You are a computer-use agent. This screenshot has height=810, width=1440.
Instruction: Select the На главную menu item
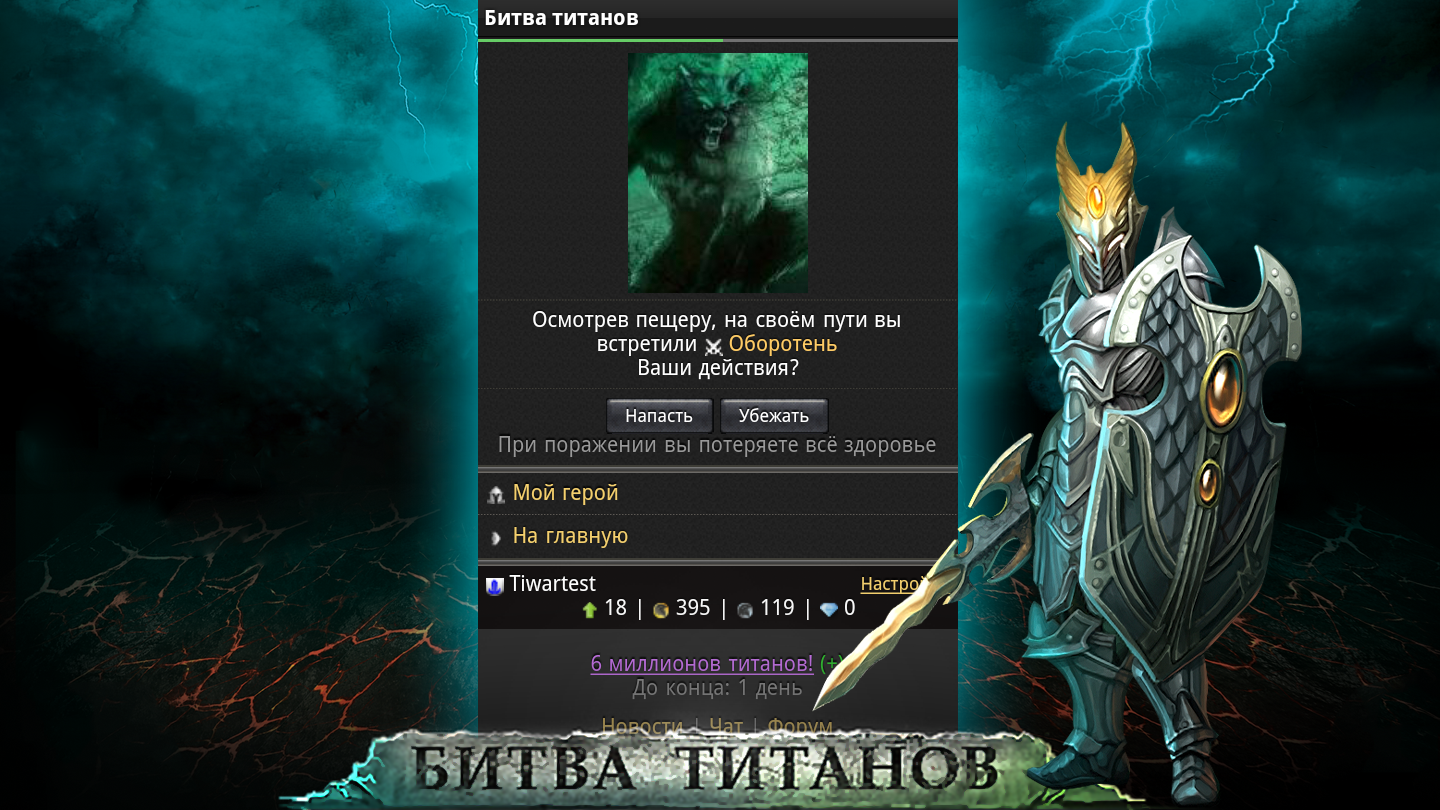click(x=568, y=536)
